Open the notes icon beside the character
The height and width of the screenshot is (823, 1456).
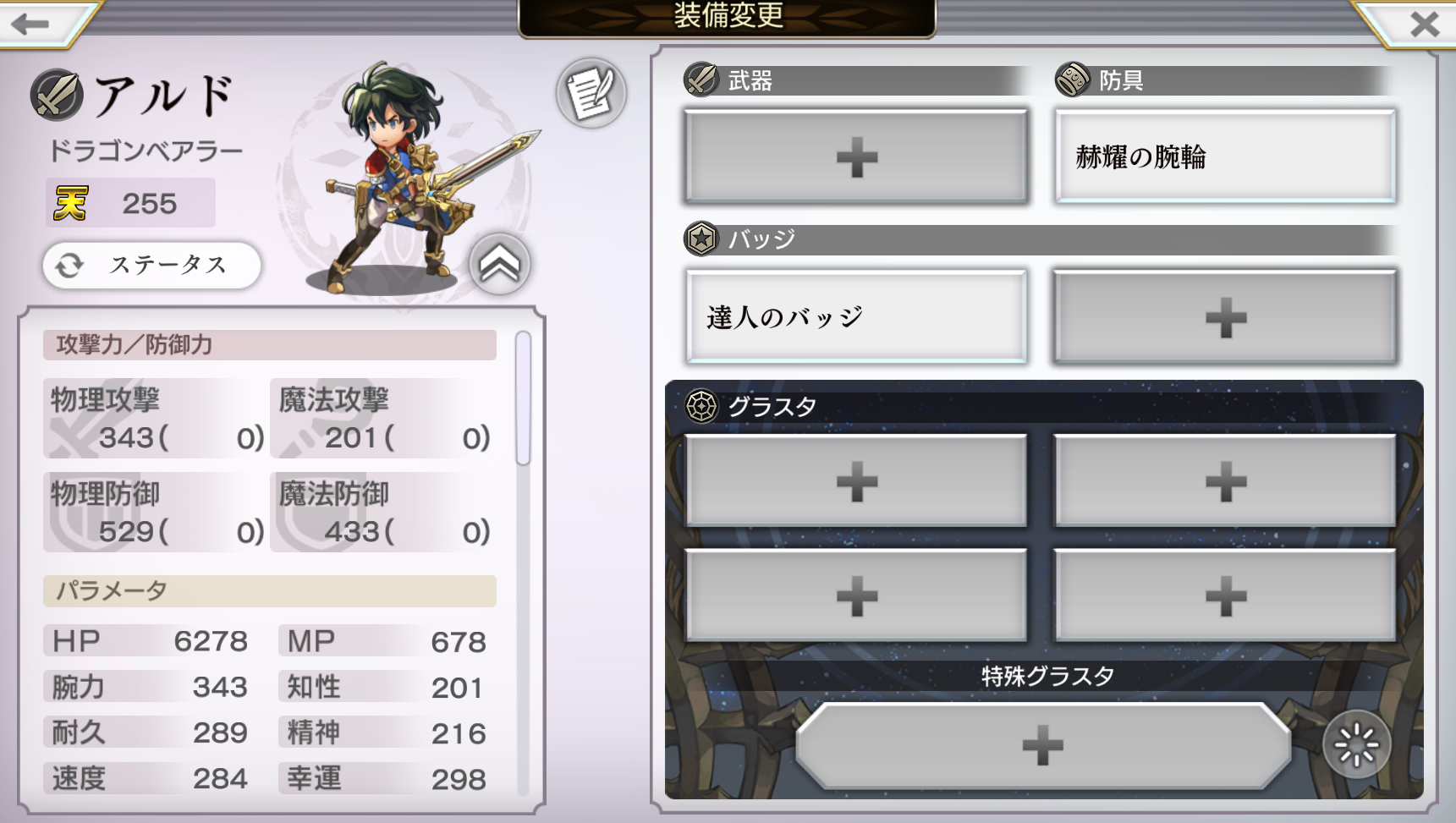pyautogui.click(x=591, y=93)
